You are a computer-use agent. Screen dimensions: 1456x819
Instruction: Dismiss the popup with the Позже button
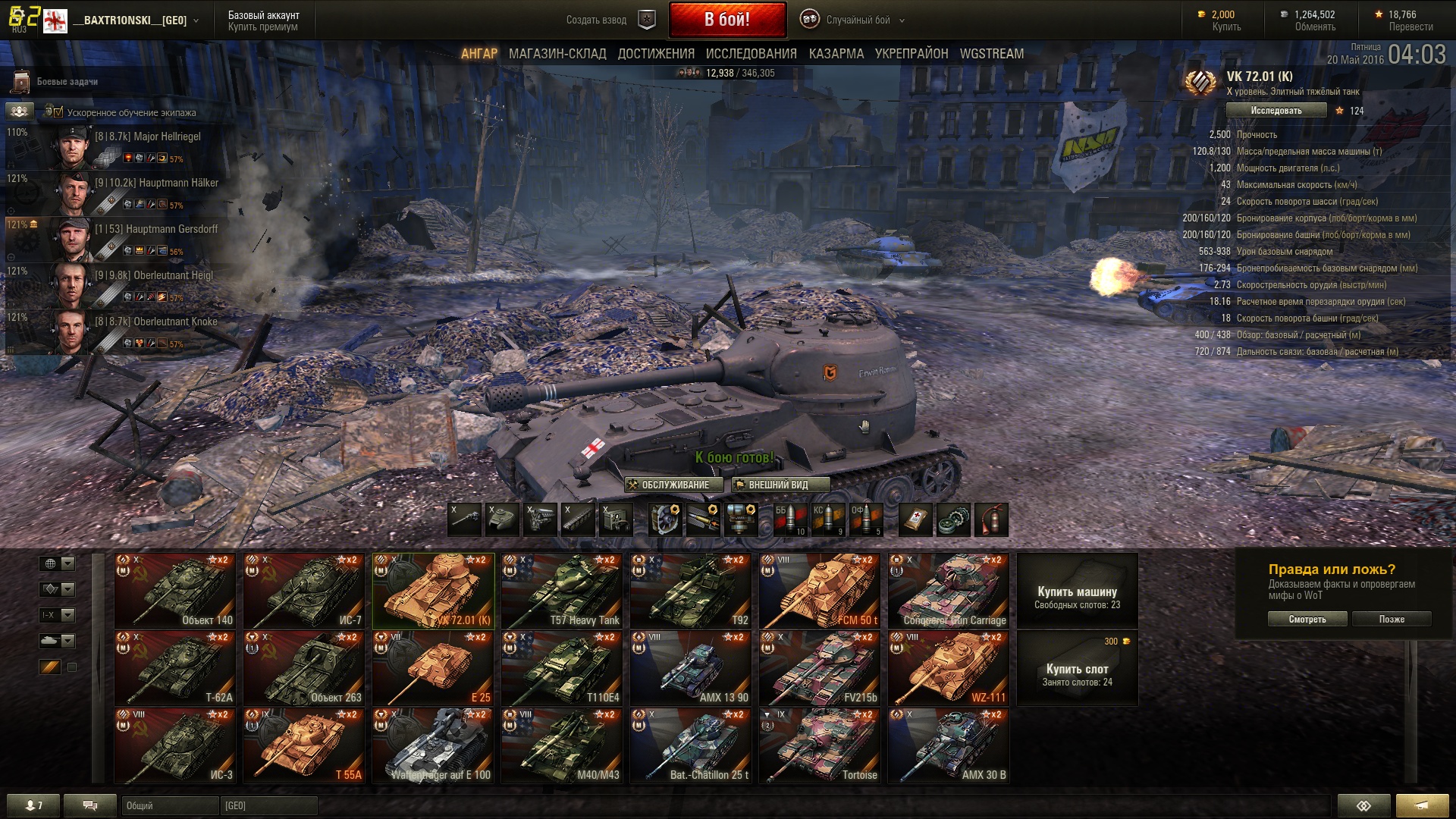tap(1392, 620)
